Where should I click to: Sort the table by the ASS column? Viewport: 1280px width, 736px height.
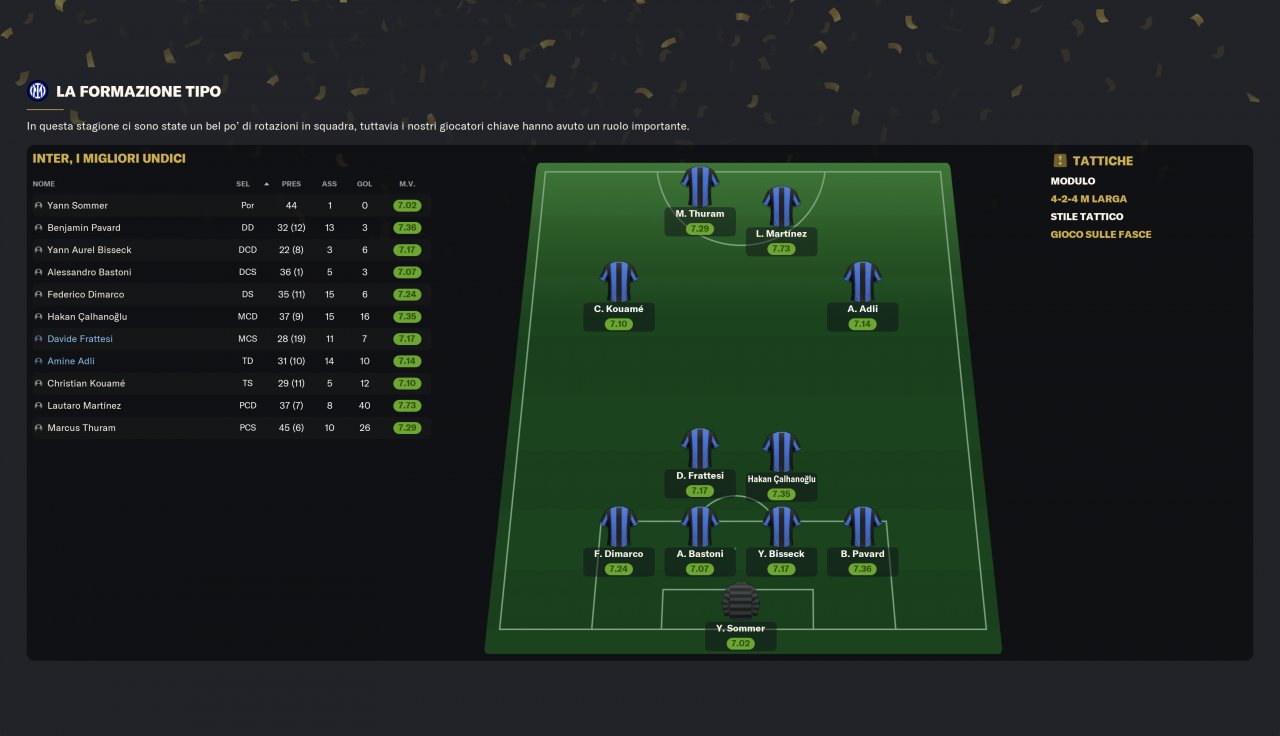point(329,184)
